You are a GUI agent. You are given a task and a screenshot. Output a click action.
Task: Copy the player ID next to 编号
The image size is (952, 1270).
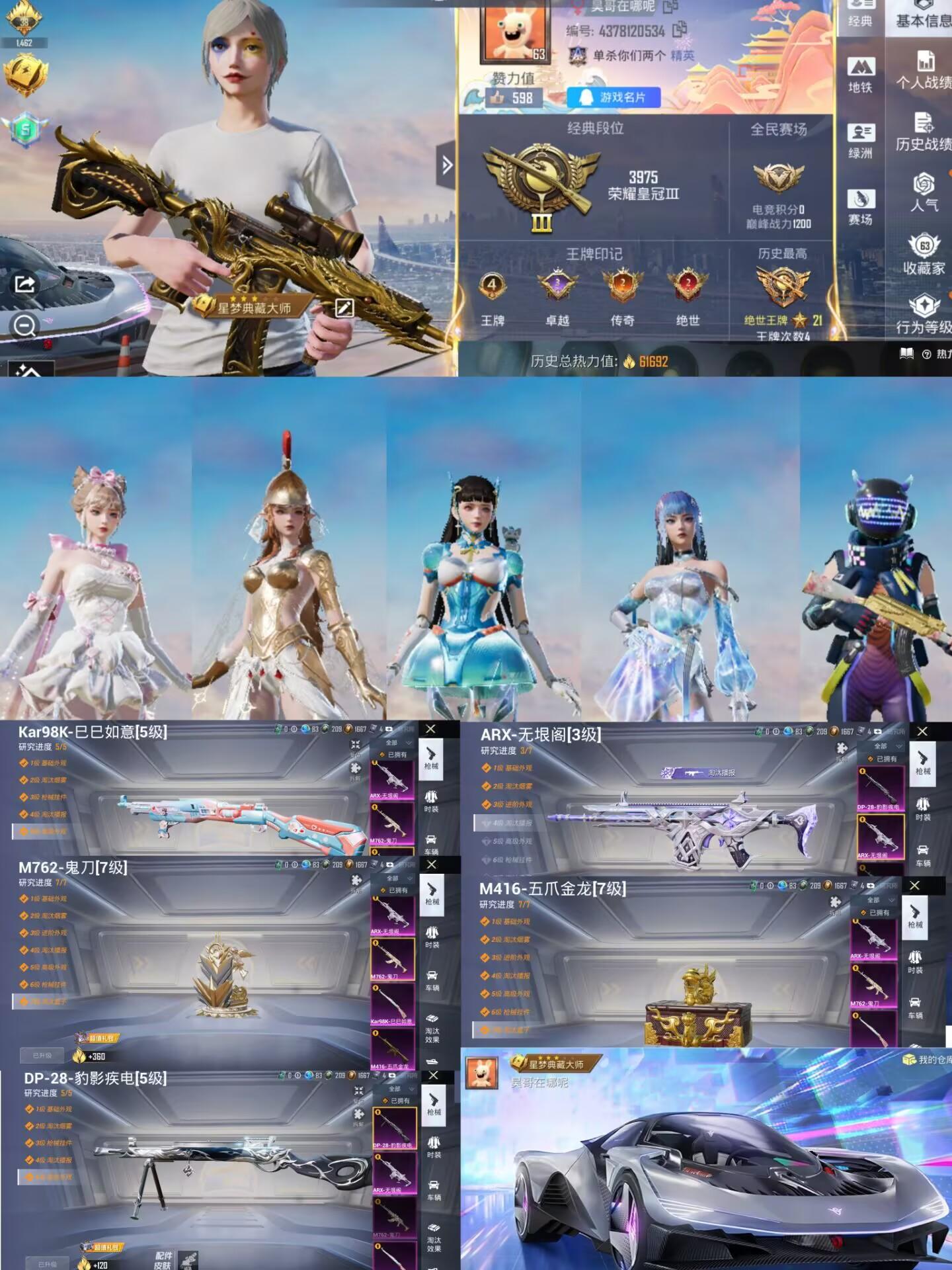click(x=680, y=30)
